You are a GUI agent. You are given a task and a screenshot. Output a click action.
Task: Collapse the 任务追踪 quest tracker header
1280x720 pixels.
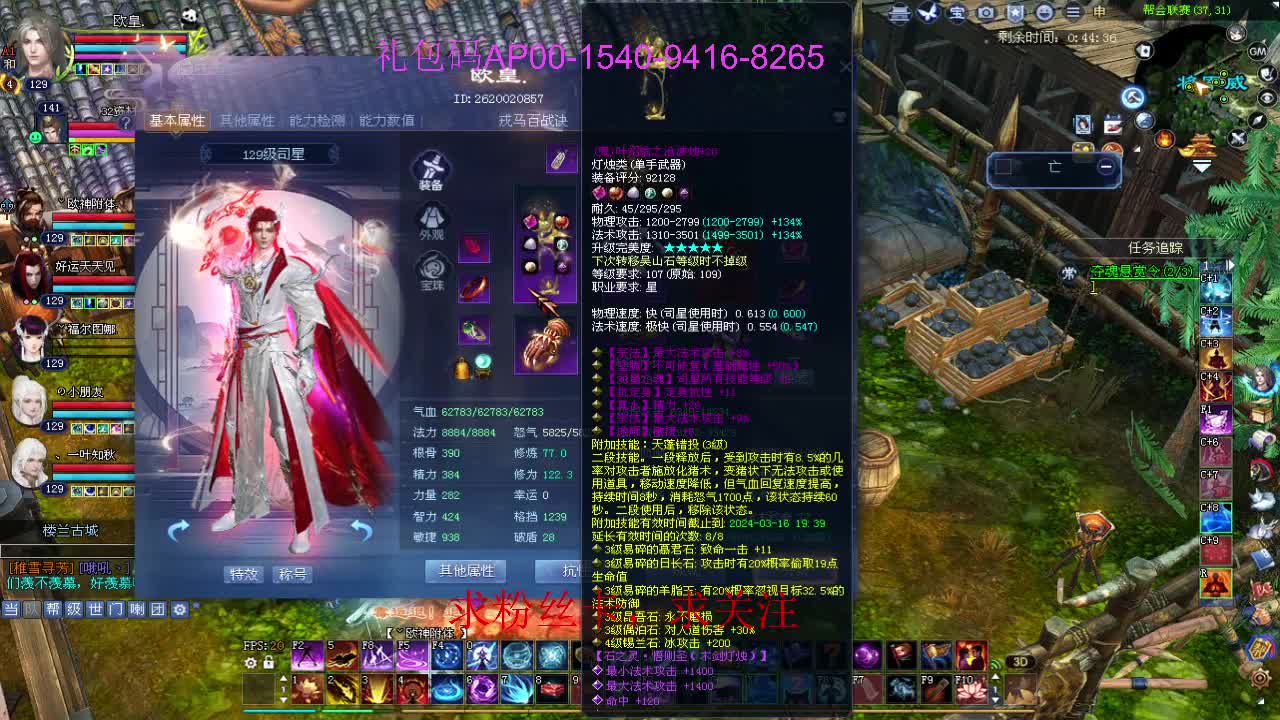[x=1158, y=247]
